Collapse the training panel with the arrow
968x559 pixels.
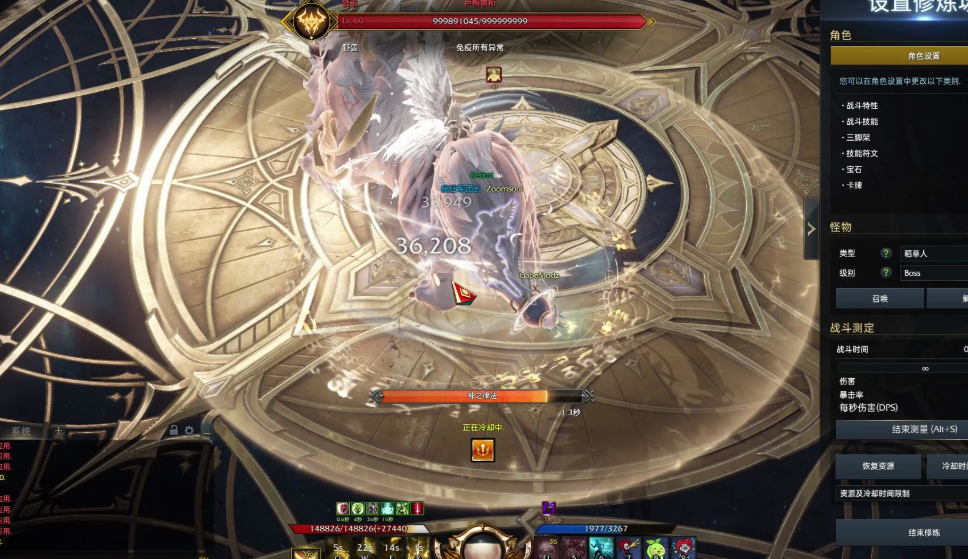[x=811, y=228]
